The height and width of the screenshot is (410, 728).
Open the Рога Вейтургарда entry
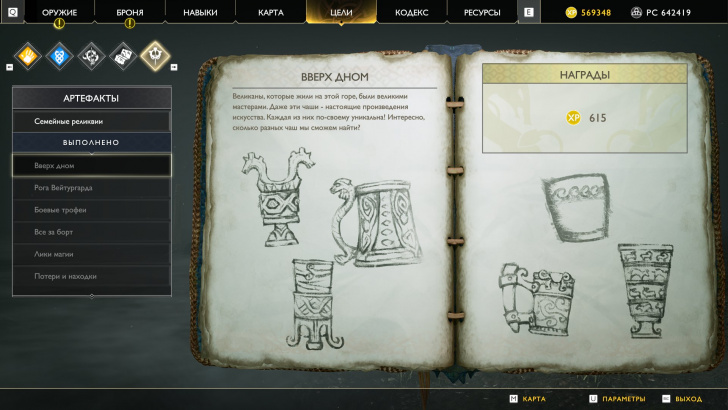pyautogui.click(x=91, y=187)
